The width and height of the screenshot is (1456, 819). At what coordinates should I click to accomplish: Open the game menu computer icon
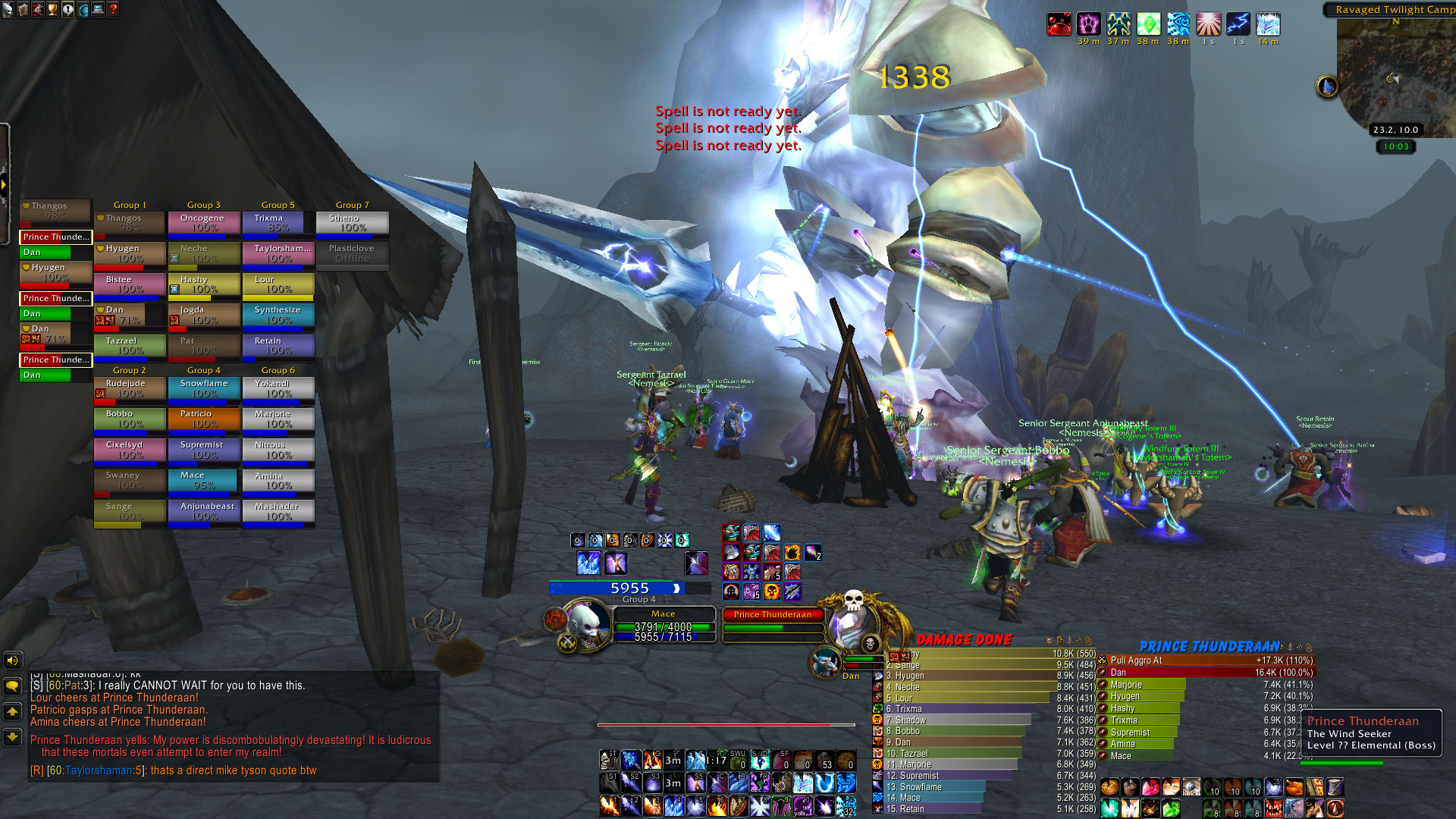pyautogui.click(x=98, y=10)
